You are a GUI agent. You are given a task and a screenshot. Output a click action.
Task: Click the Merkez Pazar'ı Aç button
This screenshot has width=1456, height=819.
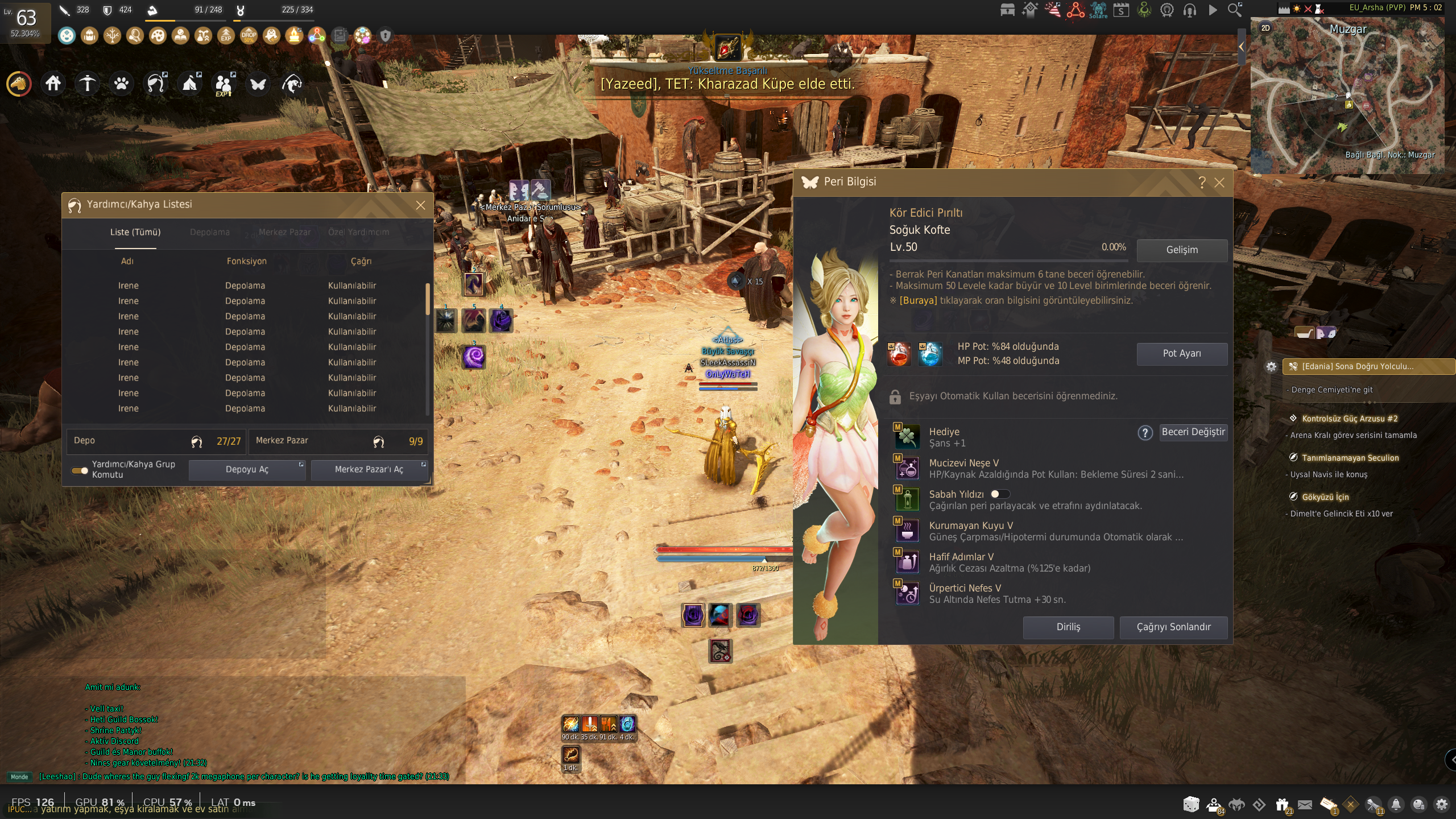[x=369, y=470]
